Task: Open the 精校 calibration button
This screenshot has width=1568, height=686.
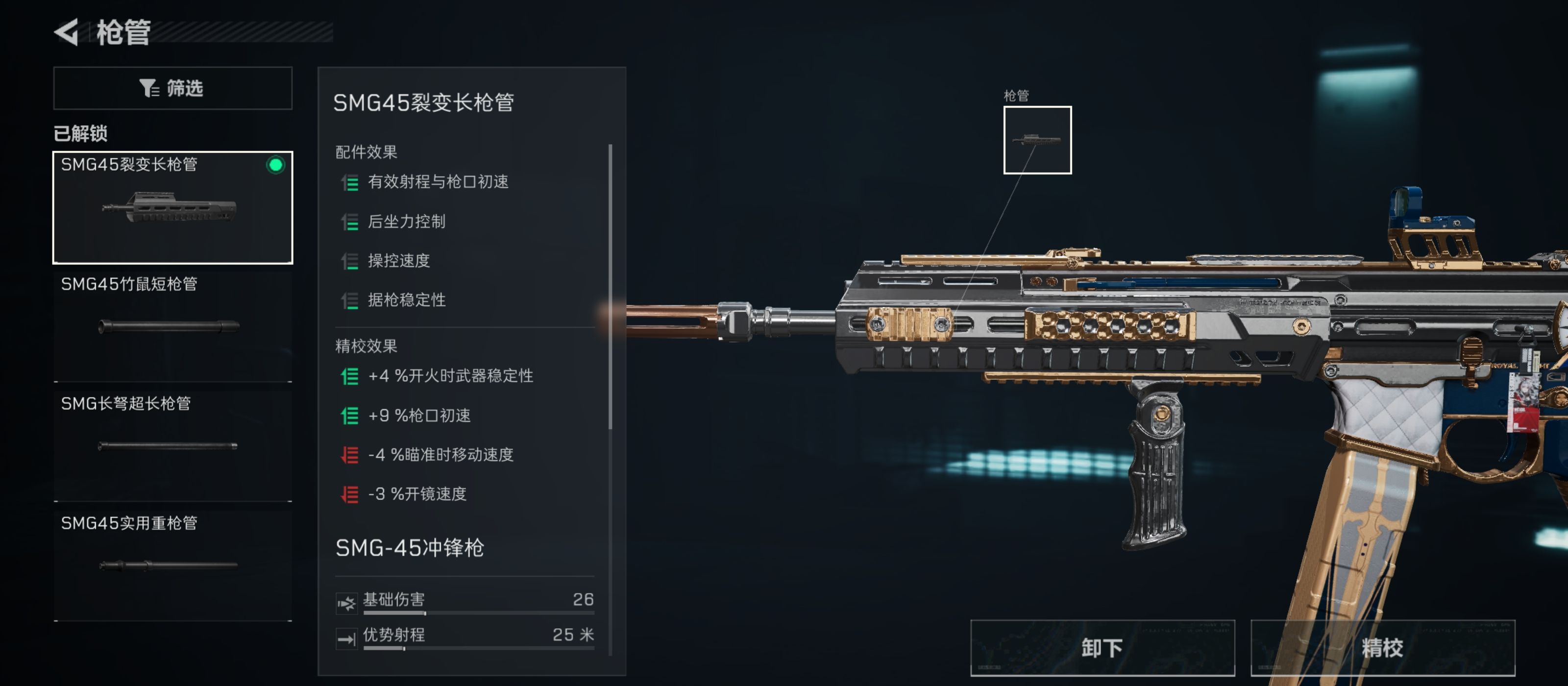Action: coord(1382,647)
